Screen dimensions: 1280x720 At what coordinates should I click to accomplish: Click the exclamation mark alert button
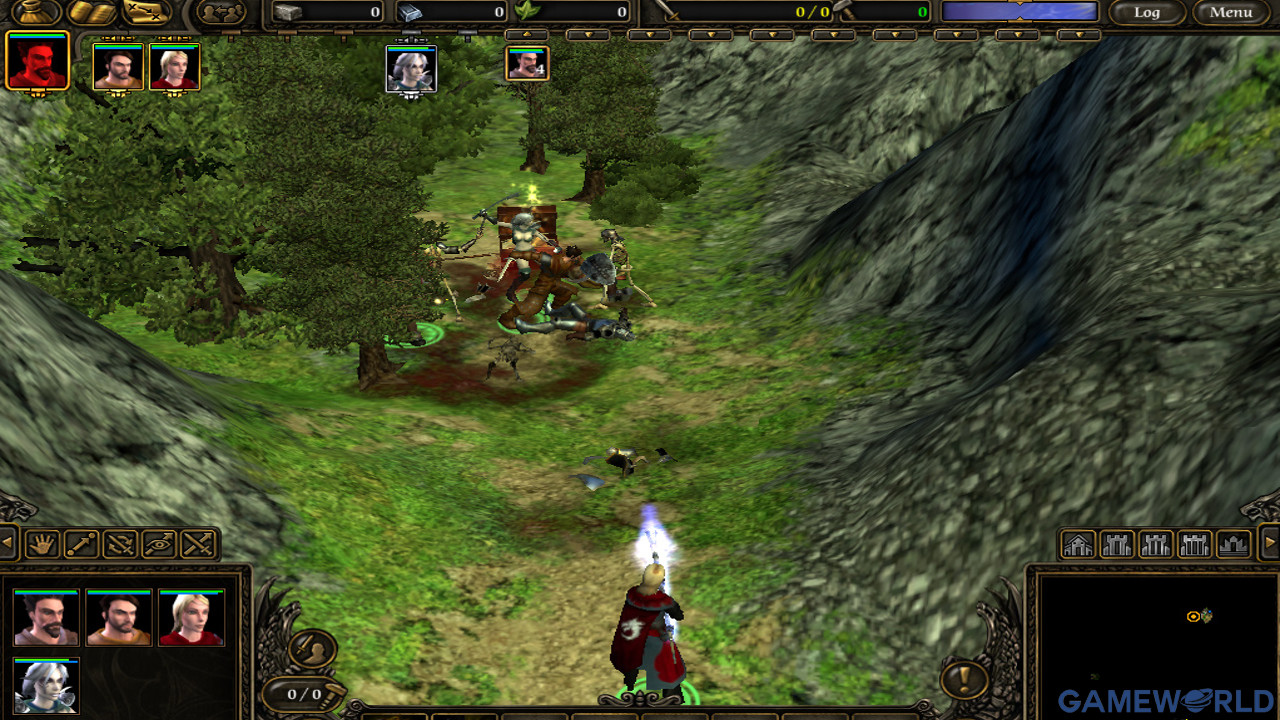coord(964,681)
